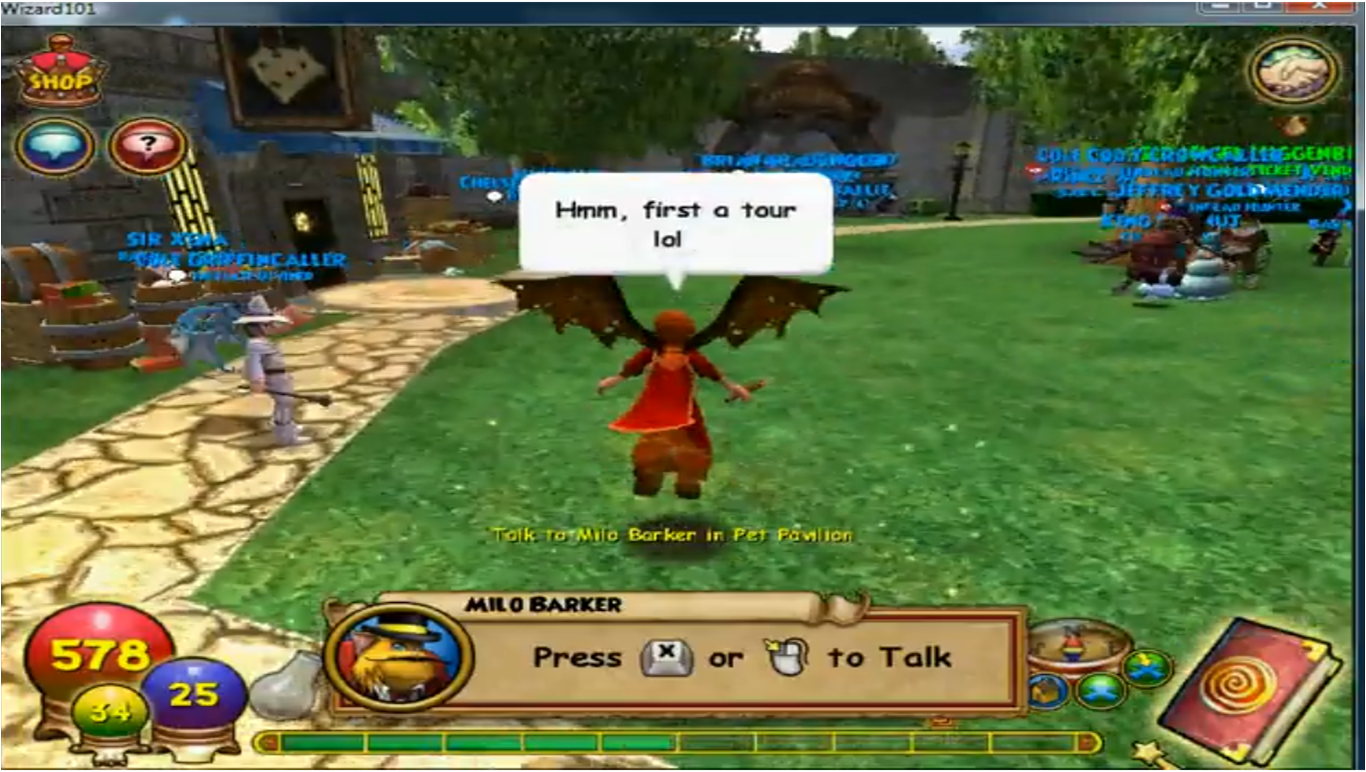This screenshot has height=772, width=1366.
Task: Click Milo Barker's portrait to talk
Action: [398, 656]
